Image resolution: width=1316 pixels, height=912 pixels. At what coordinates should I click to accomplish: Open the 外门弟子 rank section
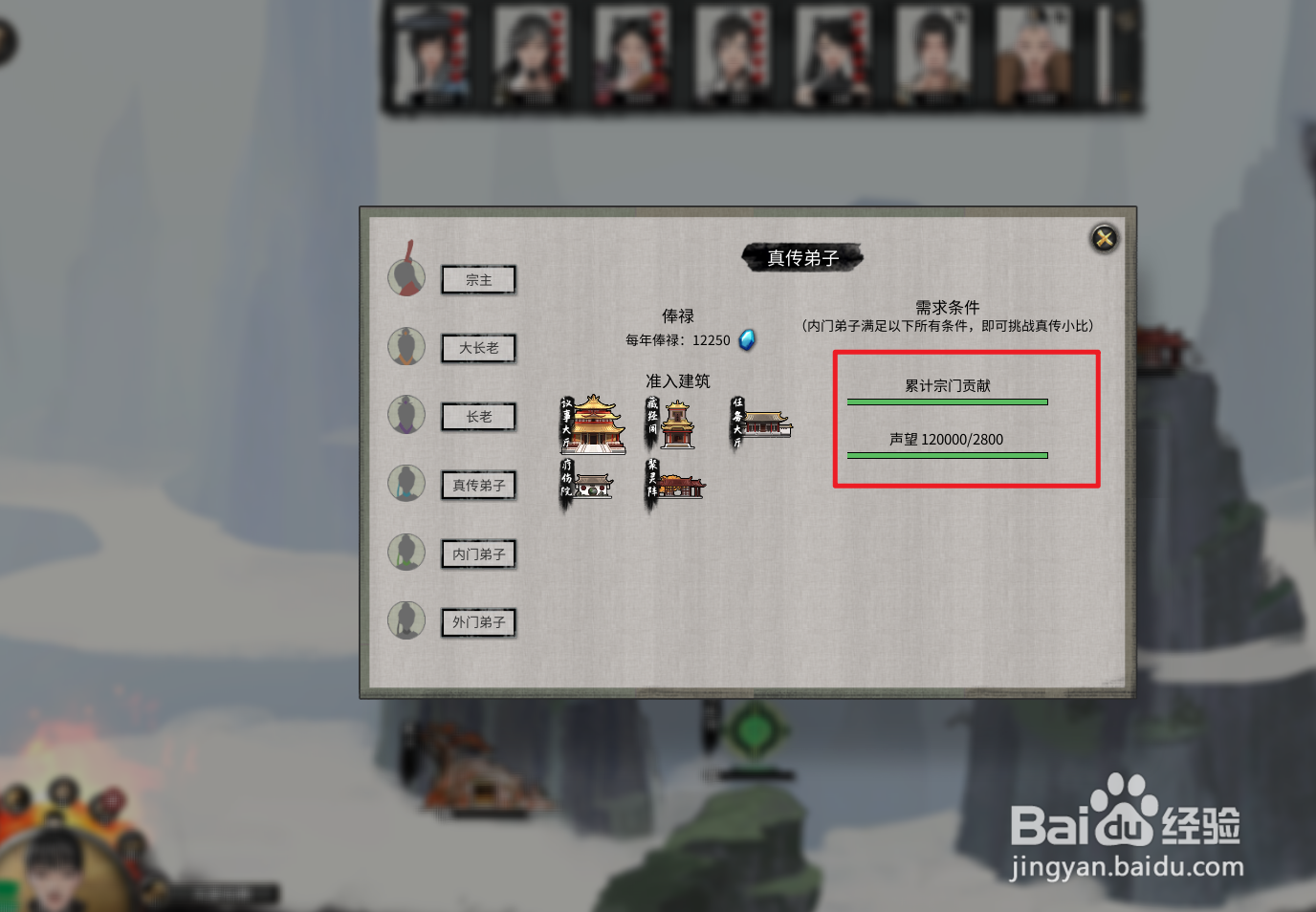(x=478, y=622)
